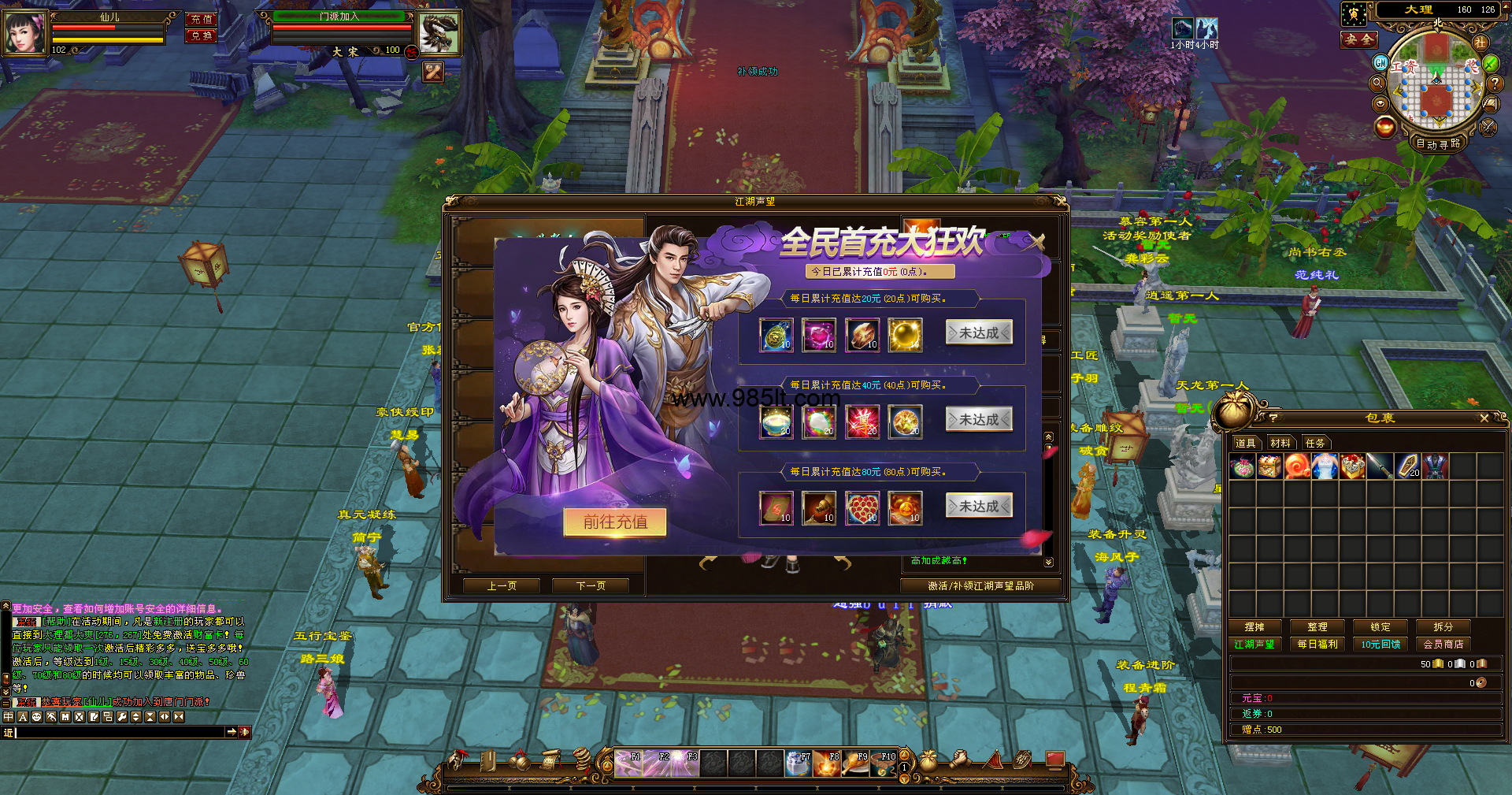Switch to the 材料 materials tab
This screenshot has width=1512, height=795.
tap(1280, 443)
